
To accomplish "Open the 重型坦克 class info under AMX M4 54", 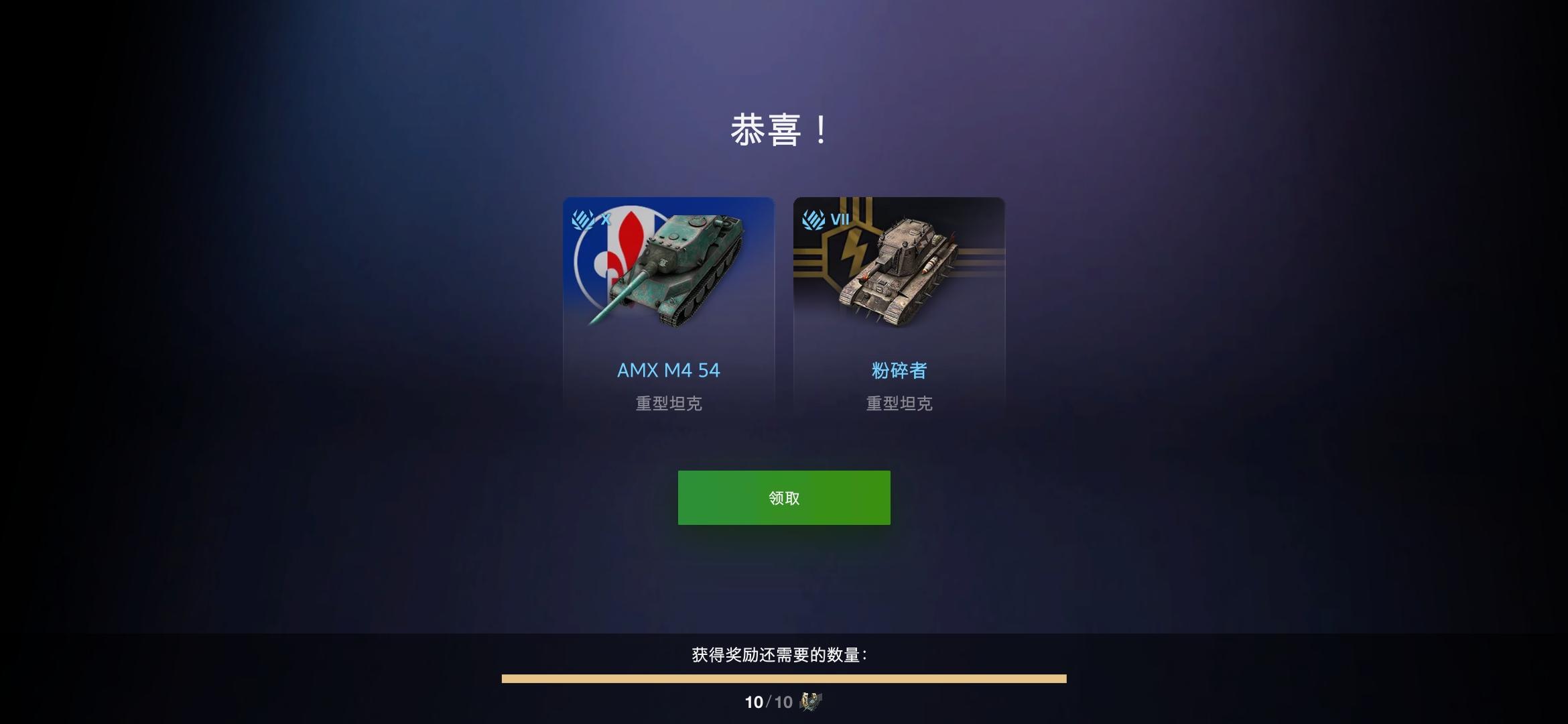I will [667, 404].
